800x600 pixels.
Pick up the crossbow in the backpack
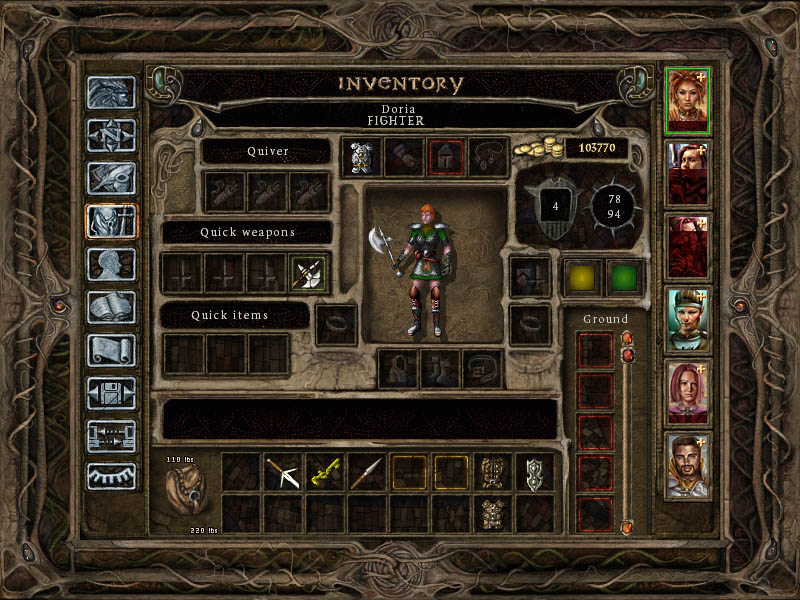coord(283,472)
